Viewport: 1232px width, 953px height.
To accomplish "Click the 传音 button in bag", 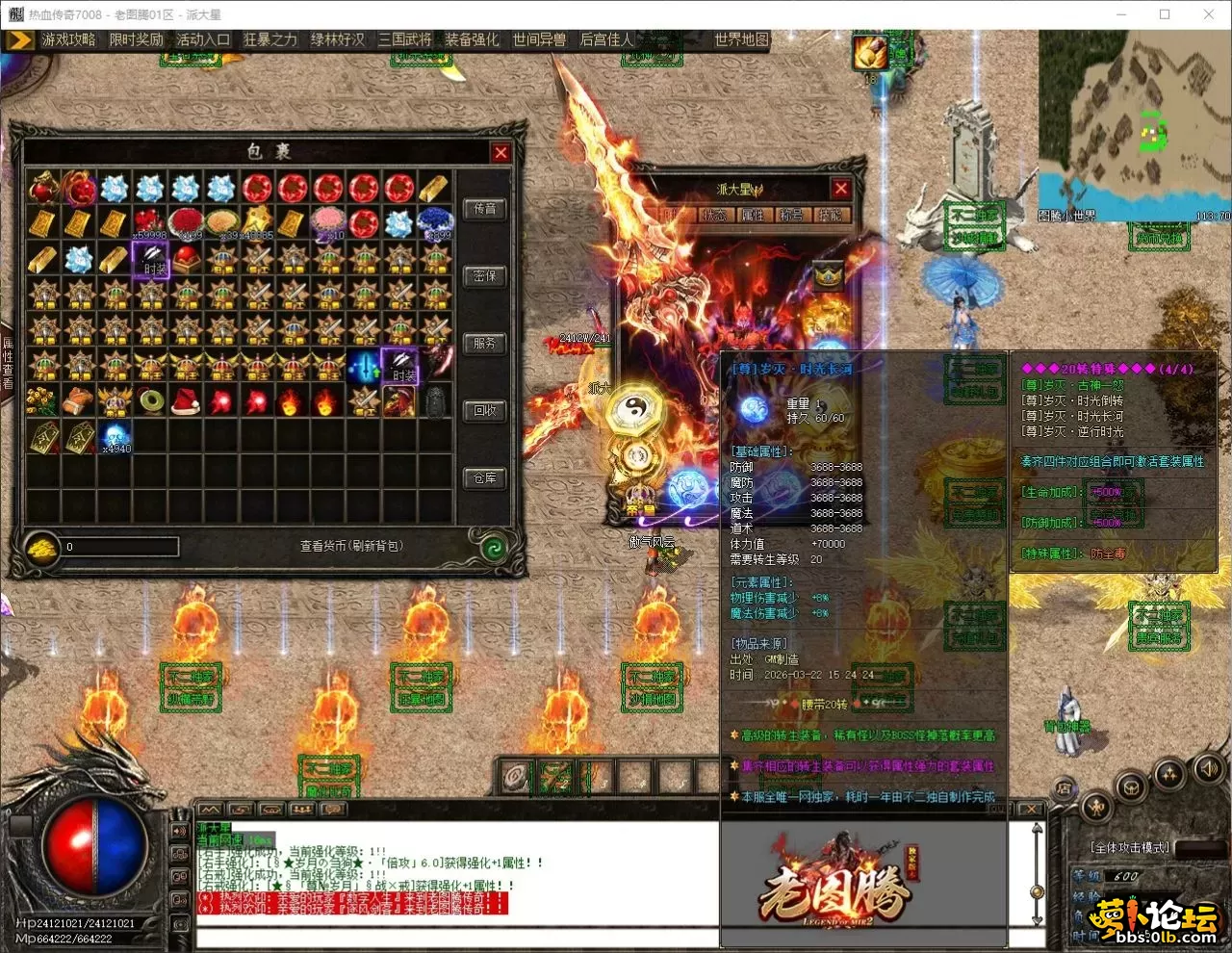I will pos(485,209).
